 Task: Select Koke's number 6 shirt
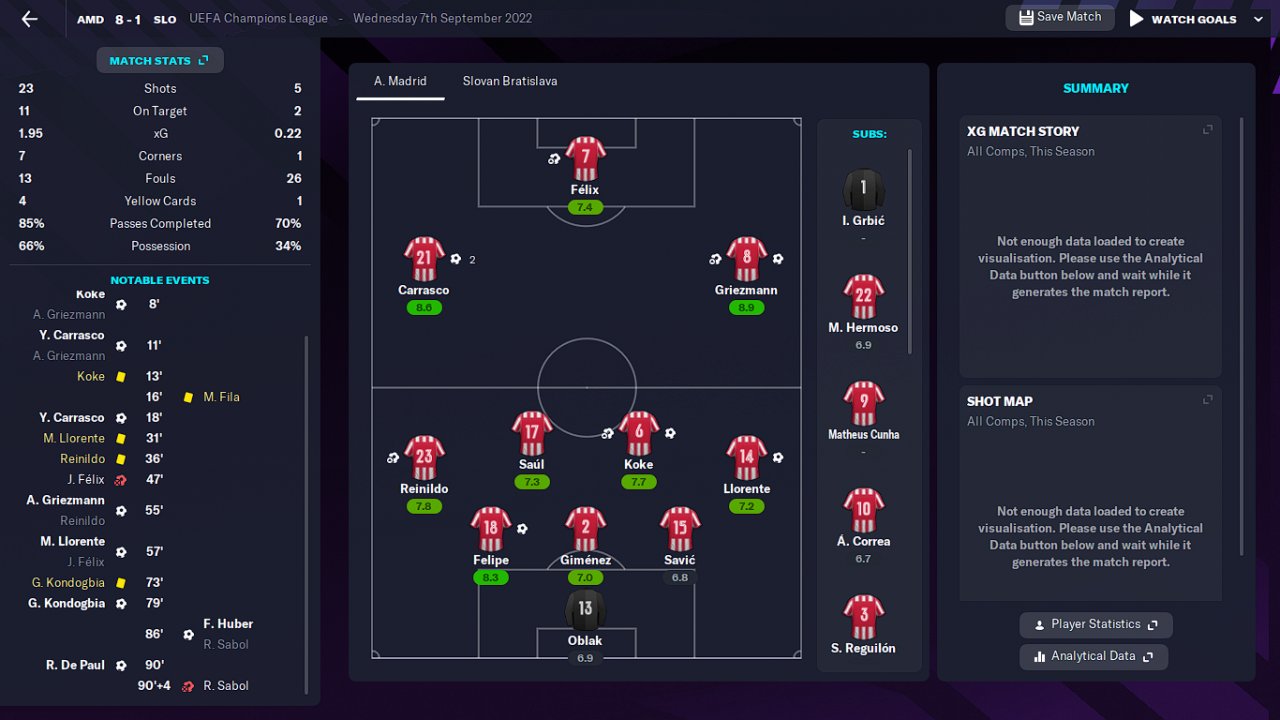tap(638, 433)
